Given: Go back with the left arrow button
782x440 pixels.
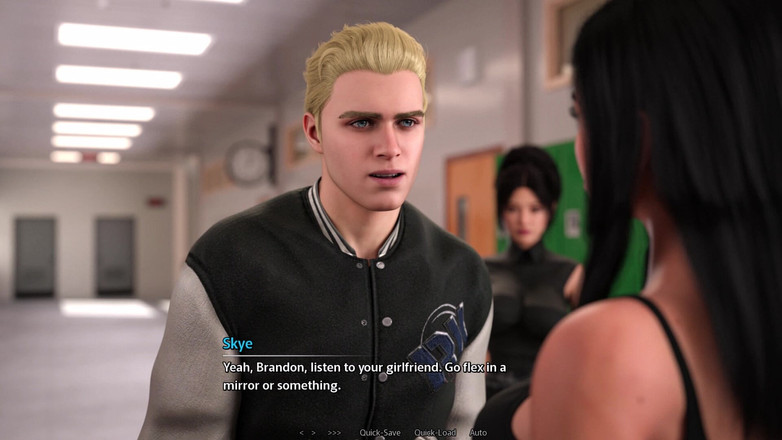Looking at the screenshot, I should [x=302, y=433].
